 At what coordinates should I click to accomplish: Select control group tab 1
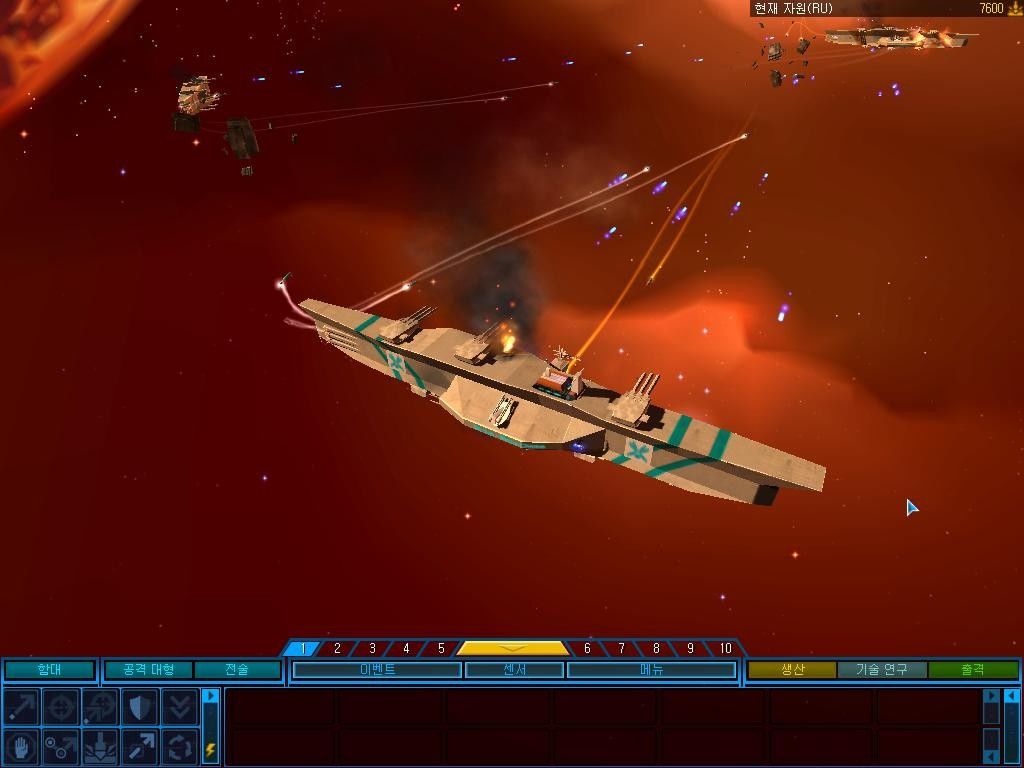coord(303,648)
